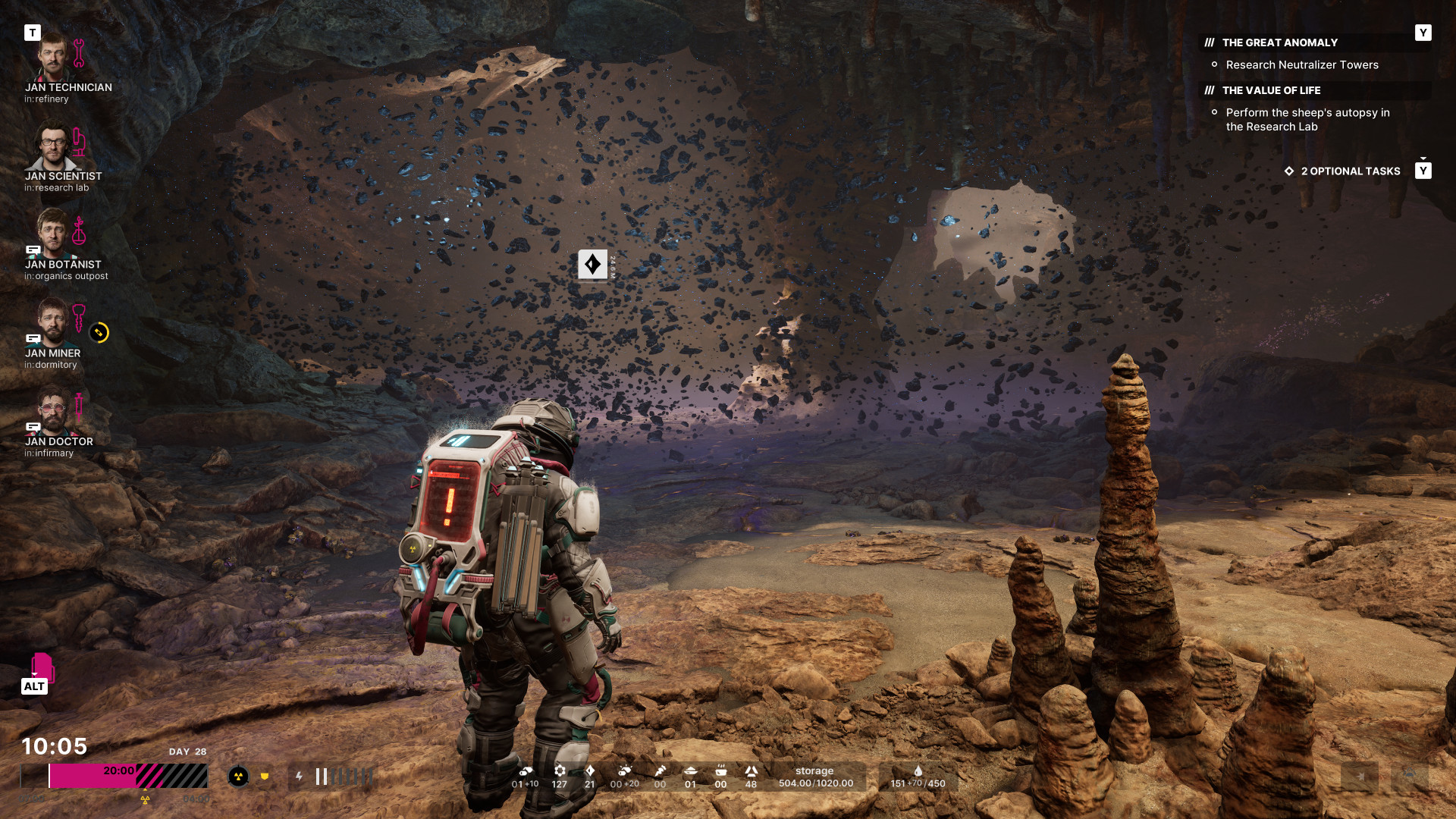Image resolution: width=1456 pixels, height=819 pixels.
Task: Open Jan Miner's portrait
Action: (x=53, y=324)
